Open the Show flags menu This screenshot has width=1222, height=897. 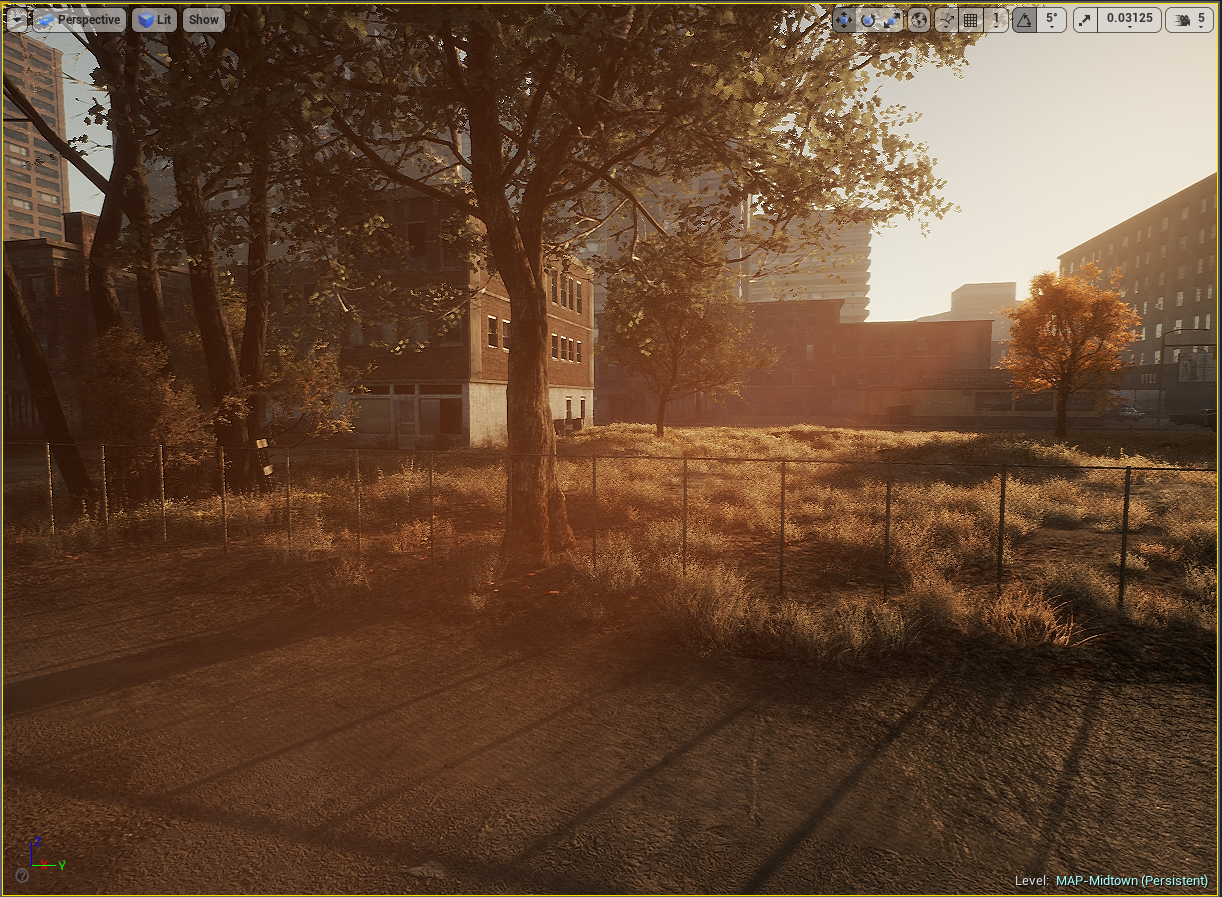pyautogui.click(x=203, y=19)
